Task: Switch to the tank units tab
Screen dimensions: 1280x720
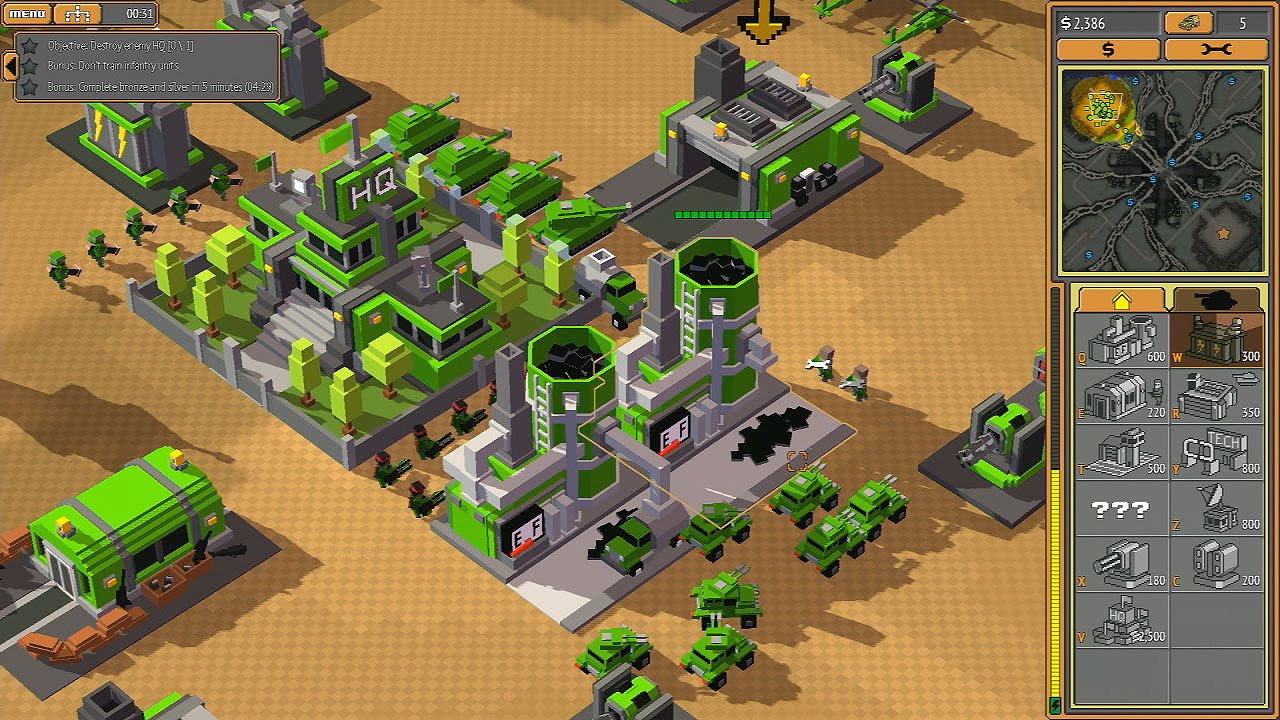Action: coord(1217,300)
